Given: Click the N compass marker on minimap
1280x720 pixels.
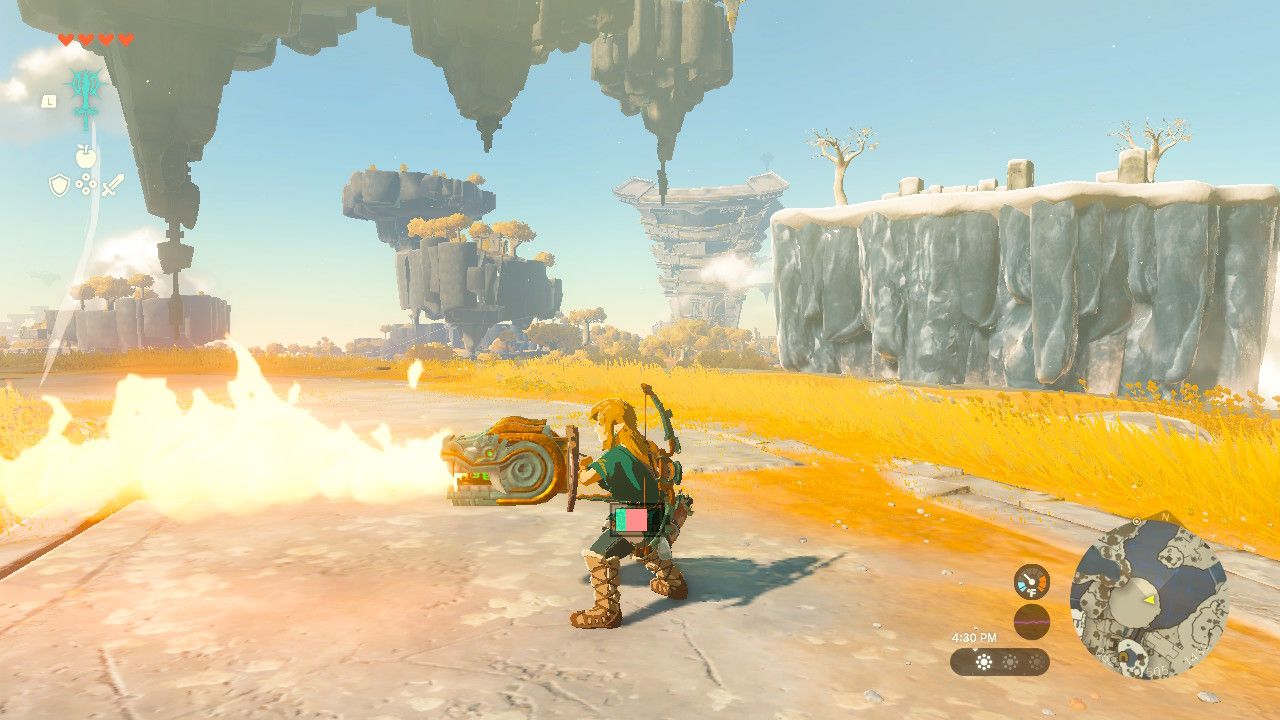Looking at the screenshot, I should 1164,516.
